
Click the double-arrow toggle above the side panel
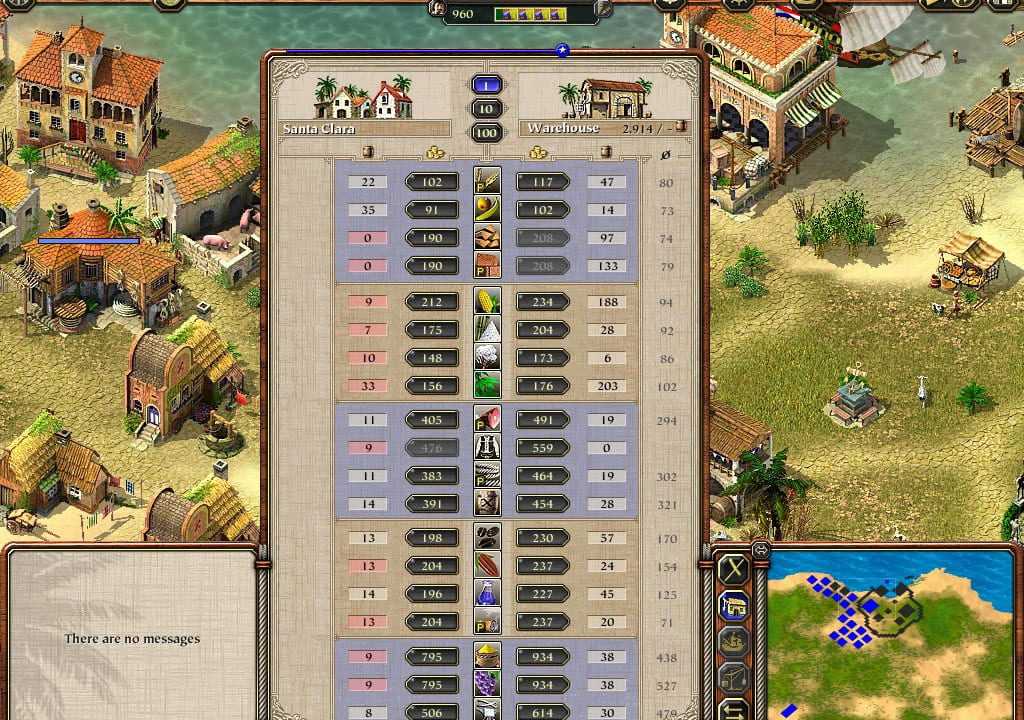(x=760, y=548)
